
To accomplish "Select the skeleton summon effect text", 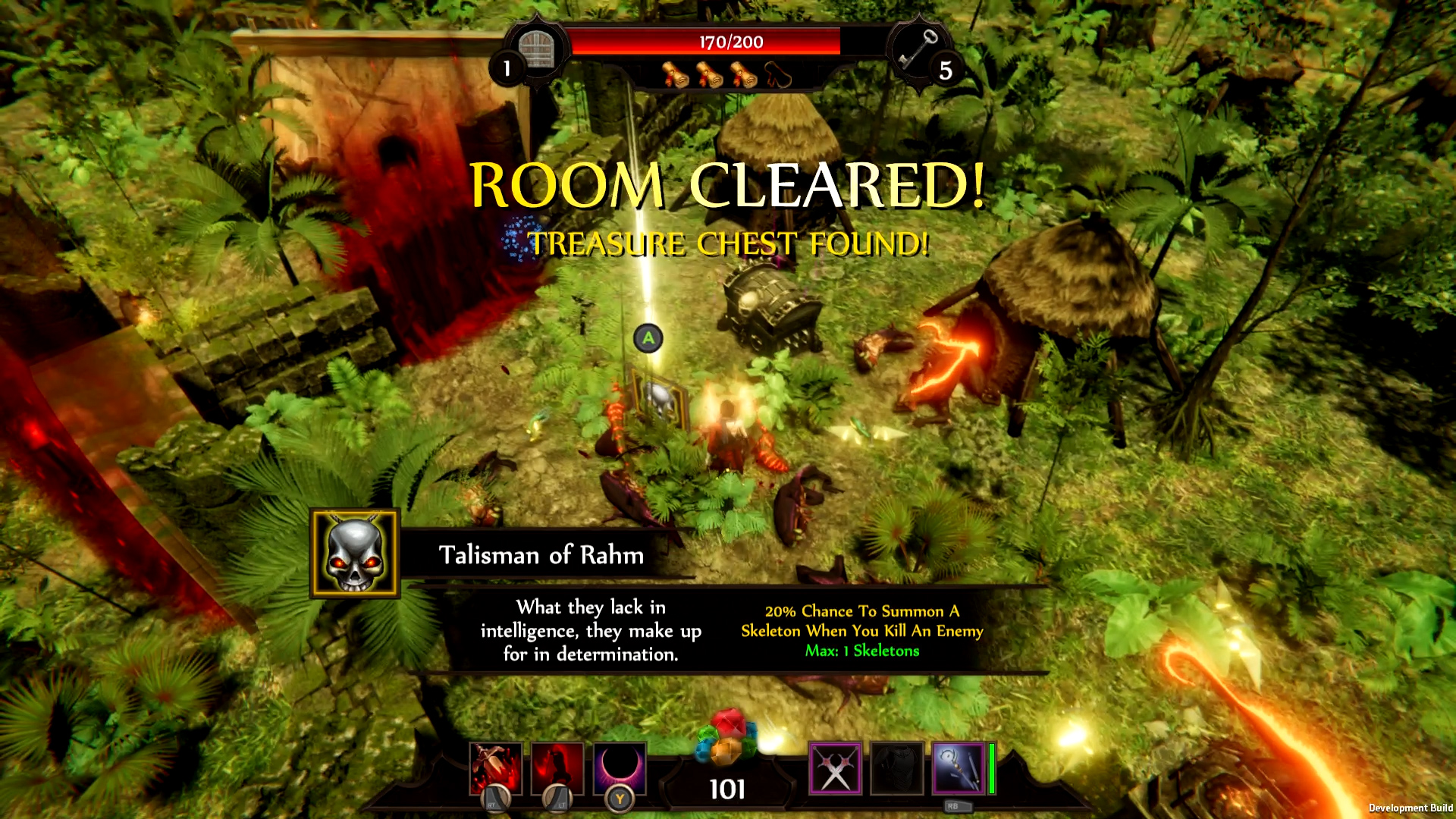I will tap(861, 621).
